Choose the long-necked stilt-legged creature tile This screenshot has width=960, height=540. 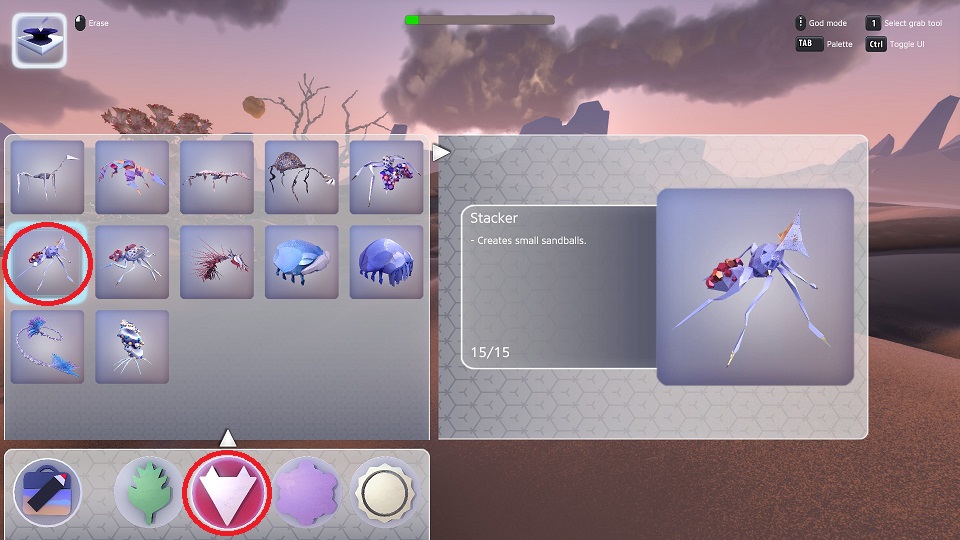pos(48,177)
